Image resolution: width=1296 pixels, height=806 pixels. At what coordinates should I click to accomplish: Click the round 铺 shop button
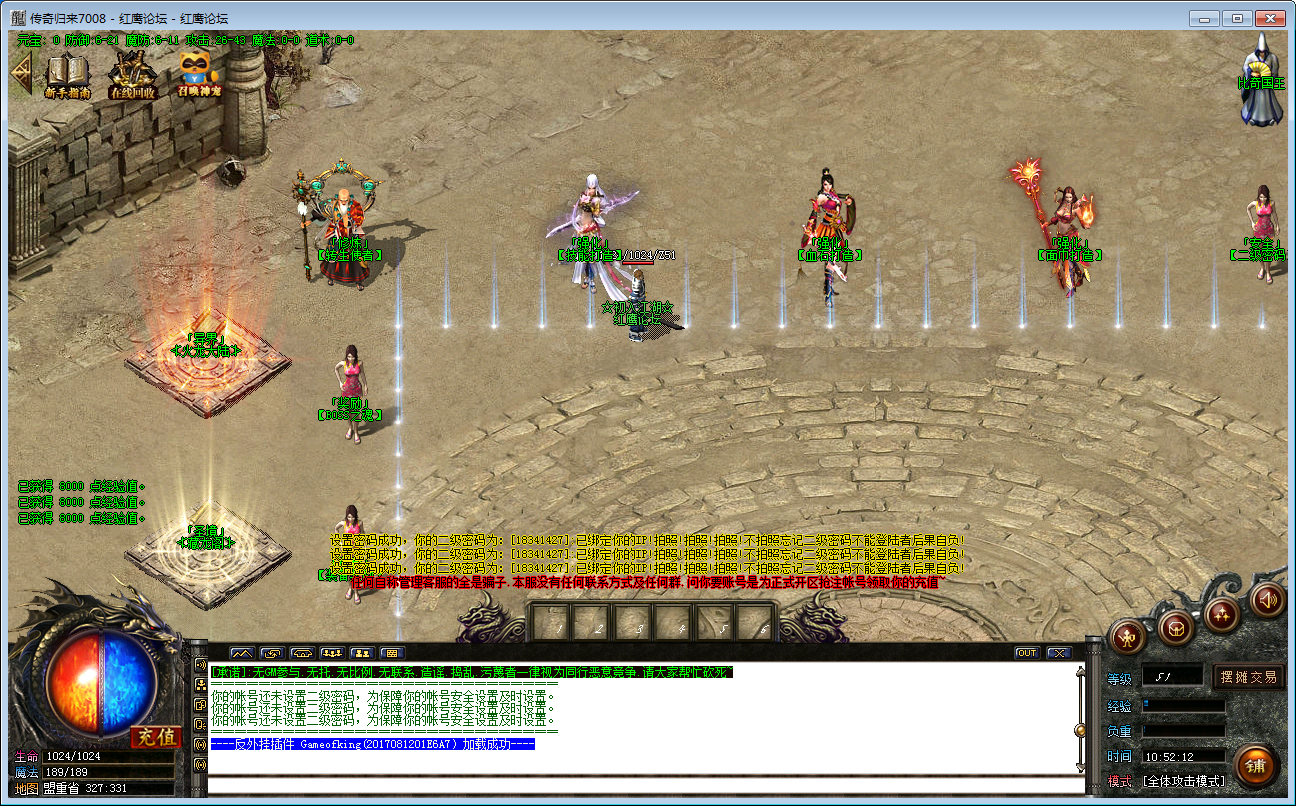[x=1256, y=765]
